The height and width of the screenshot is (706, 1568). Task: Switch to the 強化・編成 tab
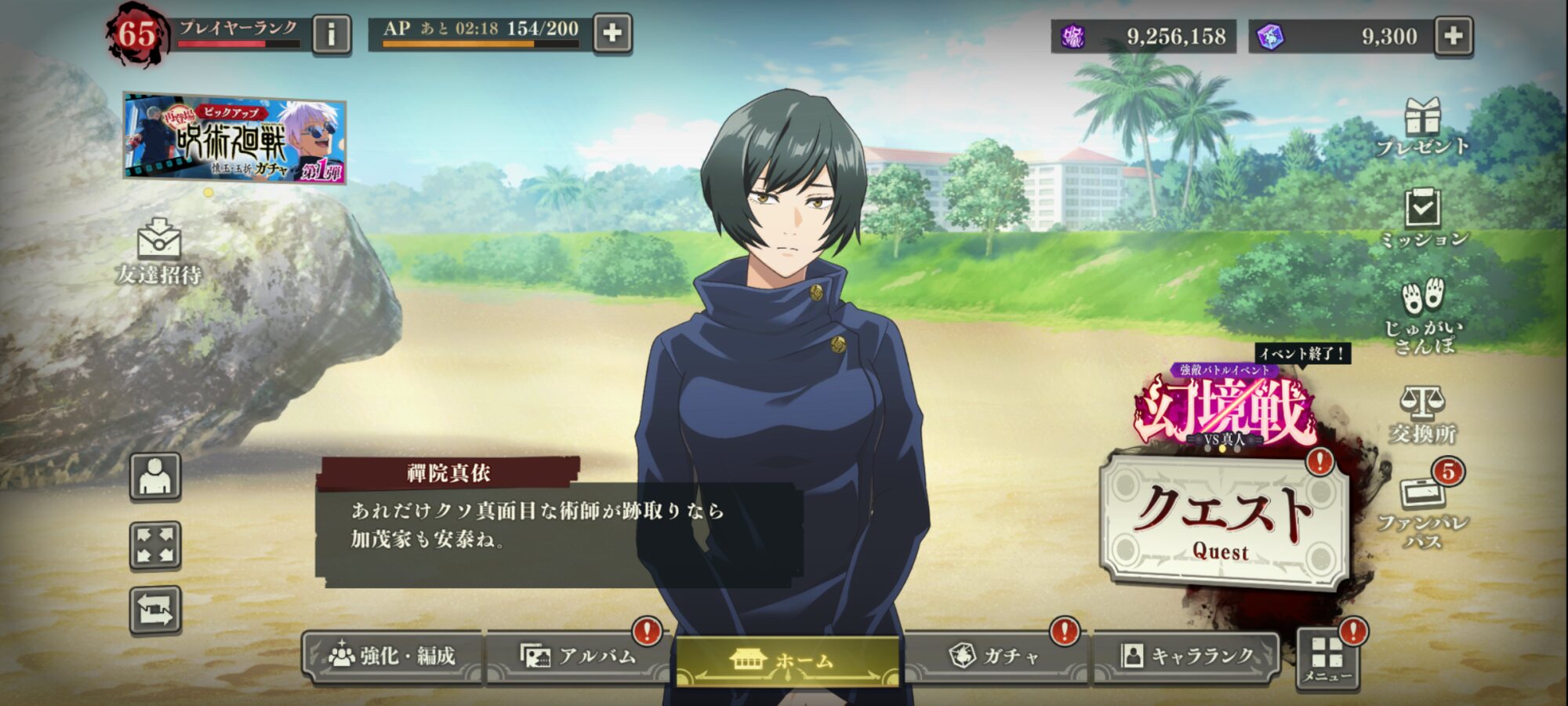pos(393,656)
